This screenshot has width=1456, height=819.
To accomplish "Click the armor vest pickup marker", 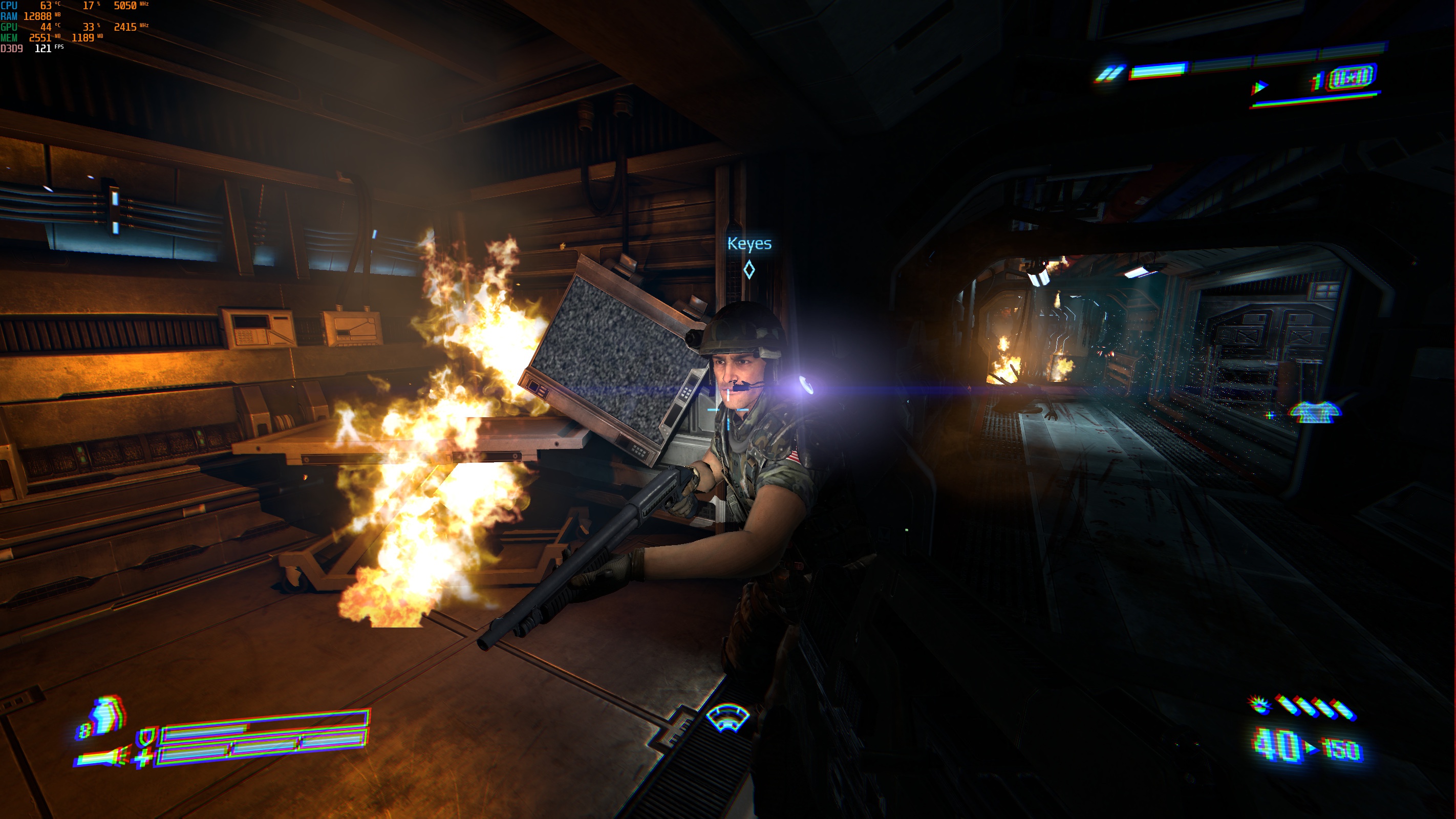I will (1315, 412).
